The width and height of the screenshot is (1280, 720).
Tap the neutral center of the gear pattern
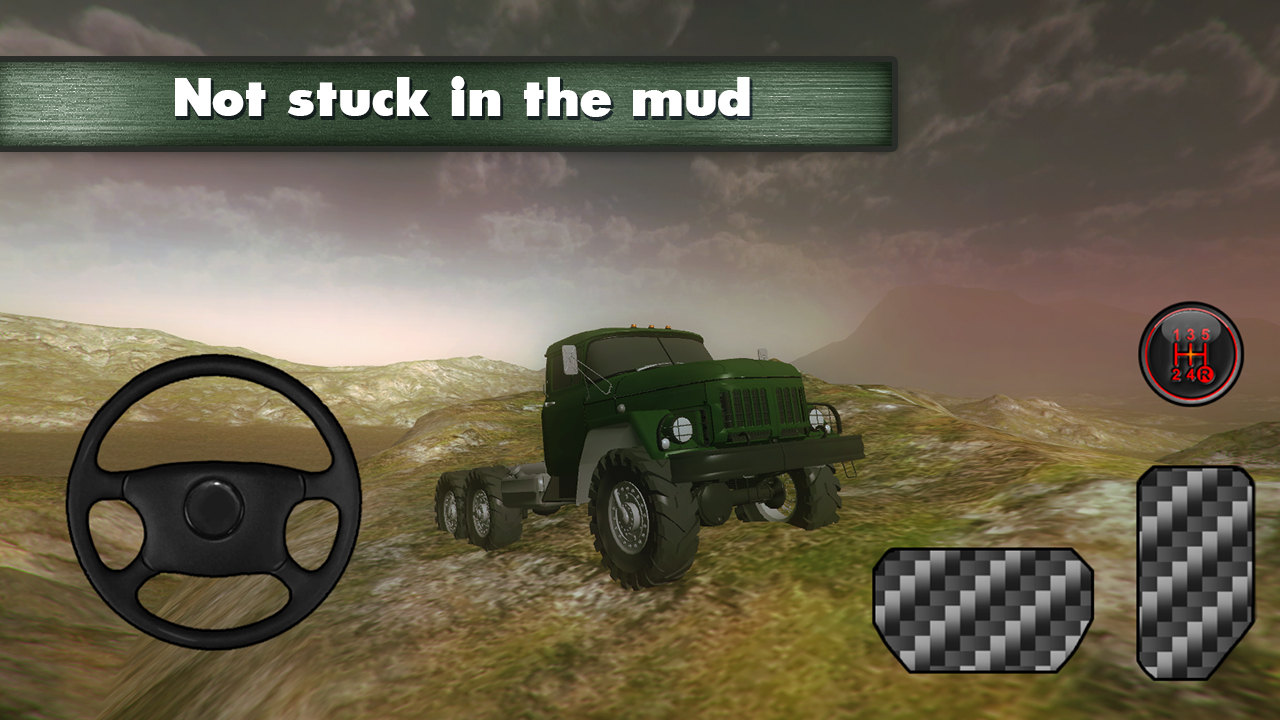pos(1191,354)
